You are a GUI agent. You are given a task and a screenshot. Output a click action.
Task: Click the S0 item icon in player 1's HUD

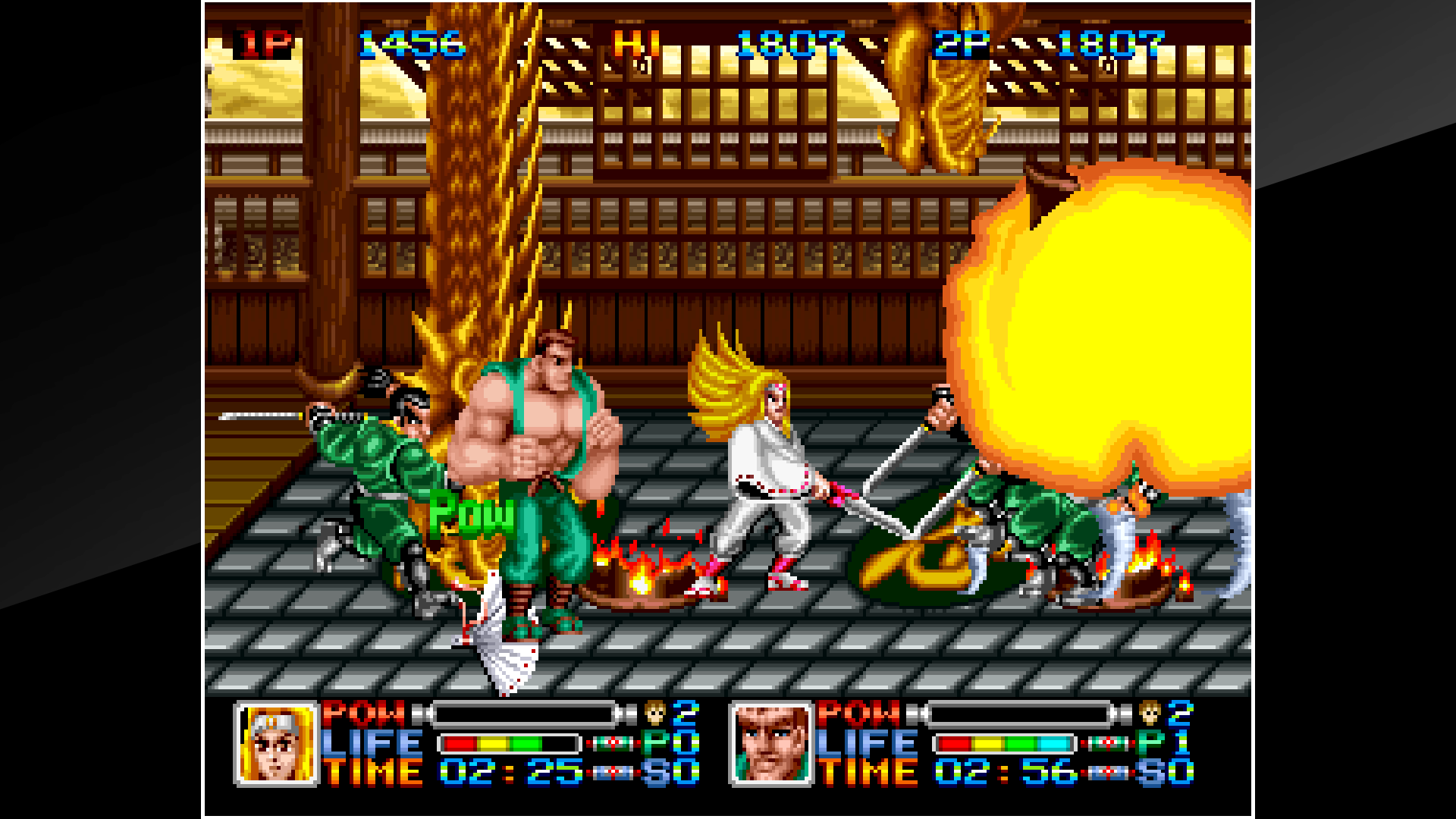[x=614, y=773]
